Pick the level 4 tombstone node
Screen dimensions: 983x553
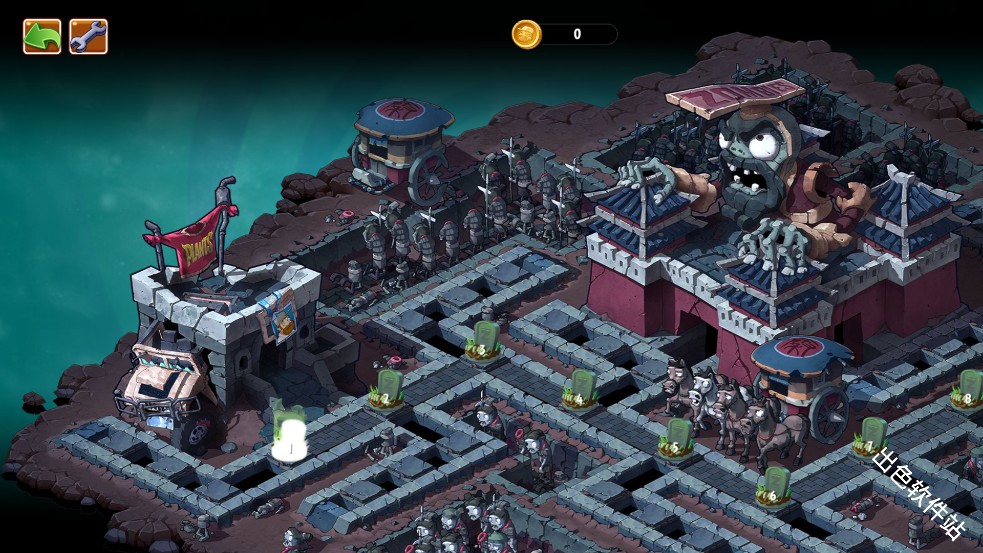pyautogui.click(x=581, y=388)
